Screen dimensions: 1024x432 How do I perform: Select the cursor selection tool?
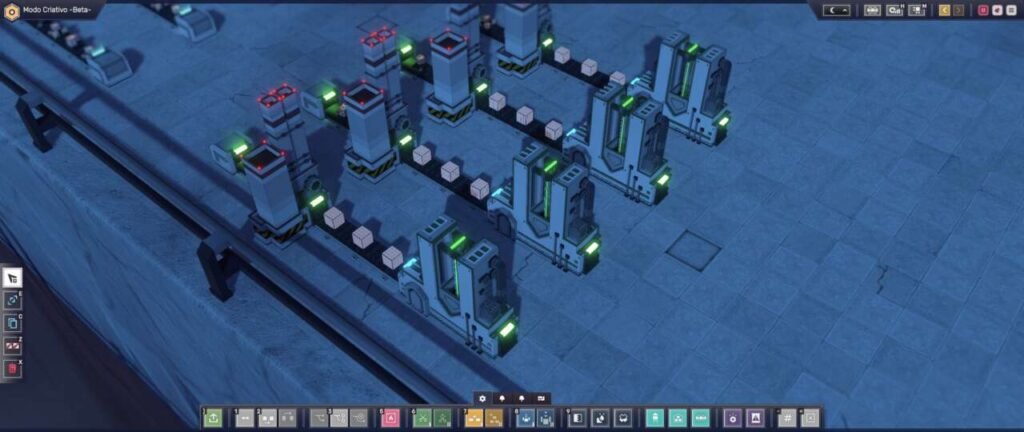click(x=13, y=278)
